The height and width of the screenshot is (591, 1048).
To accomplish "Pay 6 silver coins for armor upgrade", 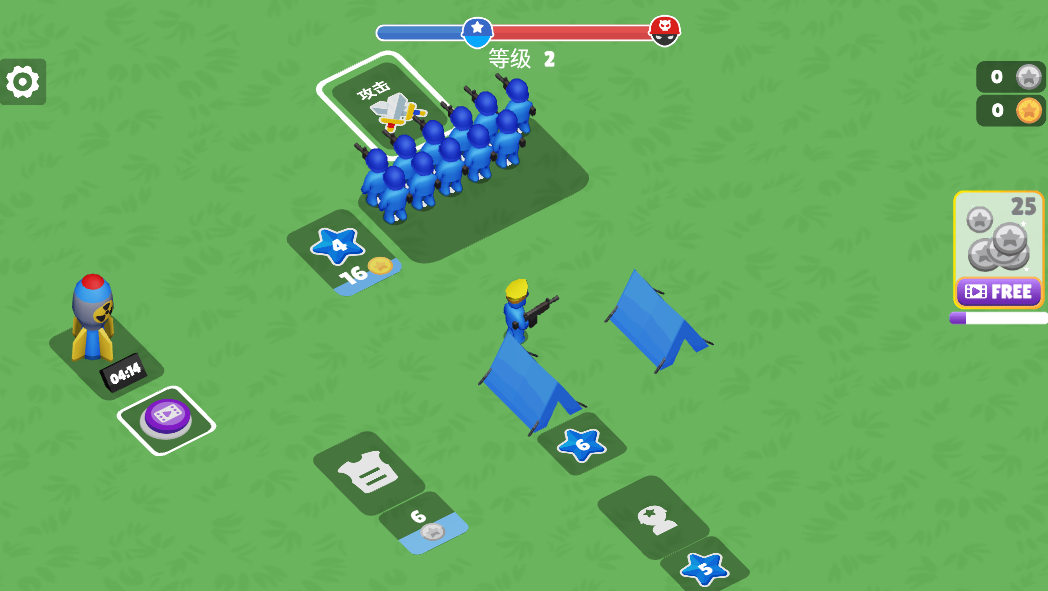I will point(424,523).
